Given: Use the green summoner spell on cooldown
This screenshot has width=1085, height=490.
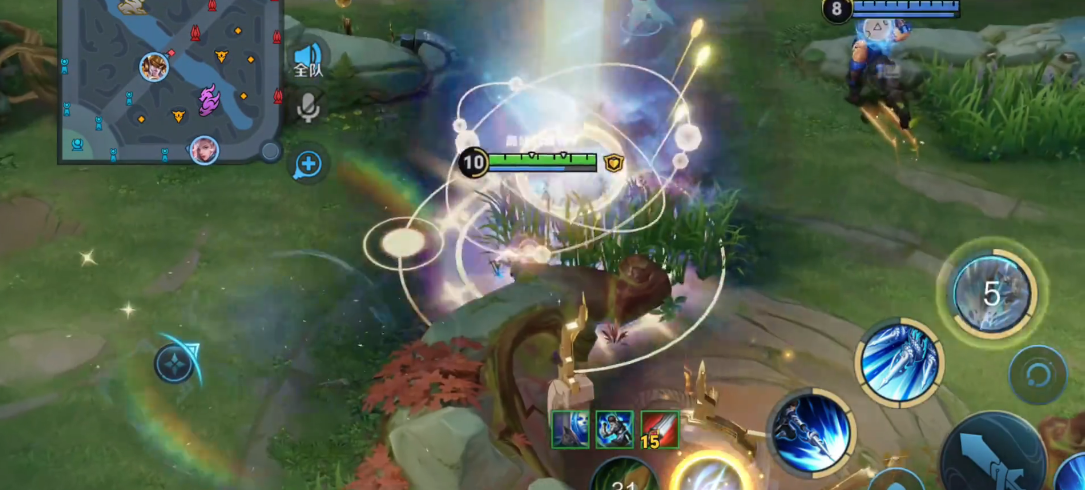Looking at the screenshot, I should [625, 477].
